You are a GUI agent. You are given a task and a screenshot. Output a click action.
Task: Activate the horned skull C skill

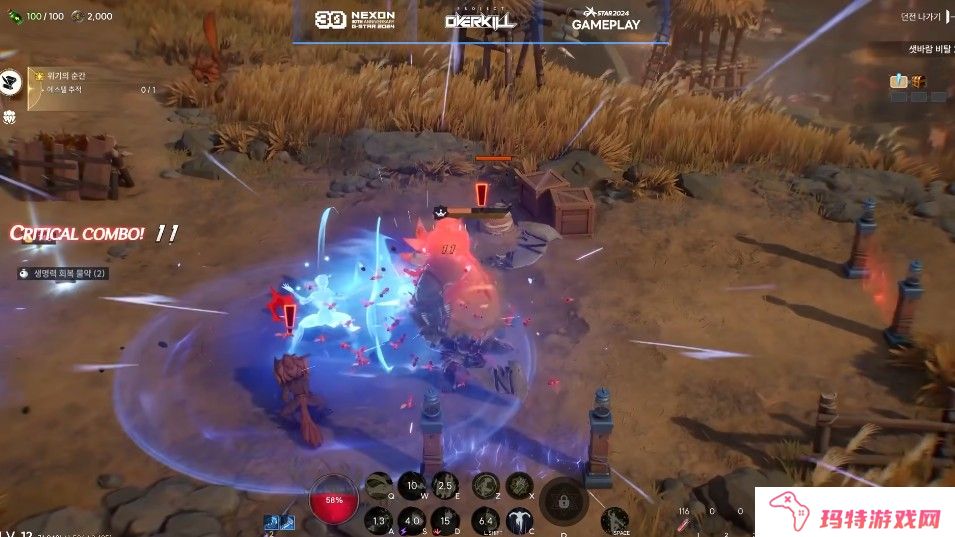(x=519, y=520)
